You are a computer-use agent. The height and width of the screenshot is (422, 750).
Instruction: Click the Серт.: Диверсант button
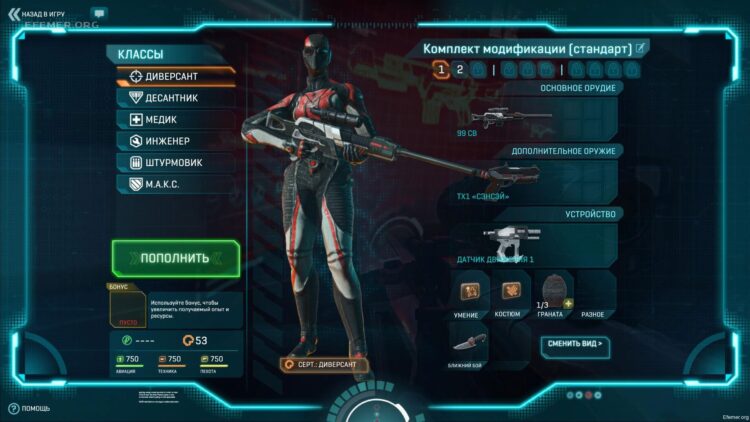click(x=324, y=365)
